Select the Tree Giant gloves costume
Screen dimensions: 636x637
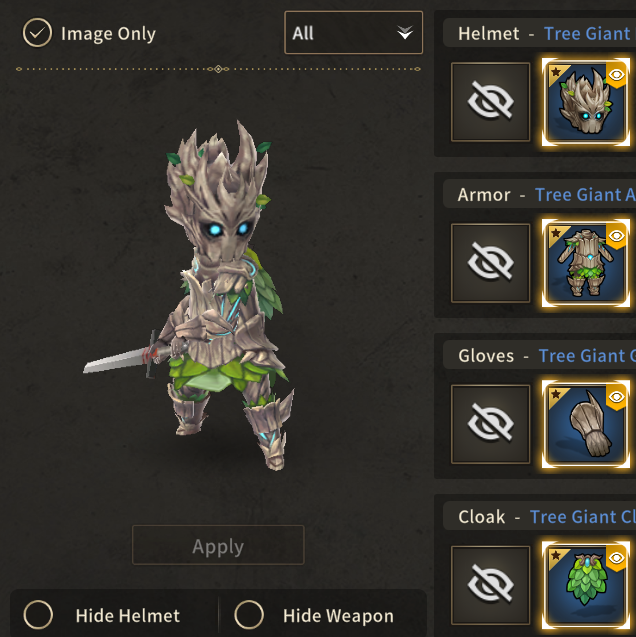[x=588, y=424]
